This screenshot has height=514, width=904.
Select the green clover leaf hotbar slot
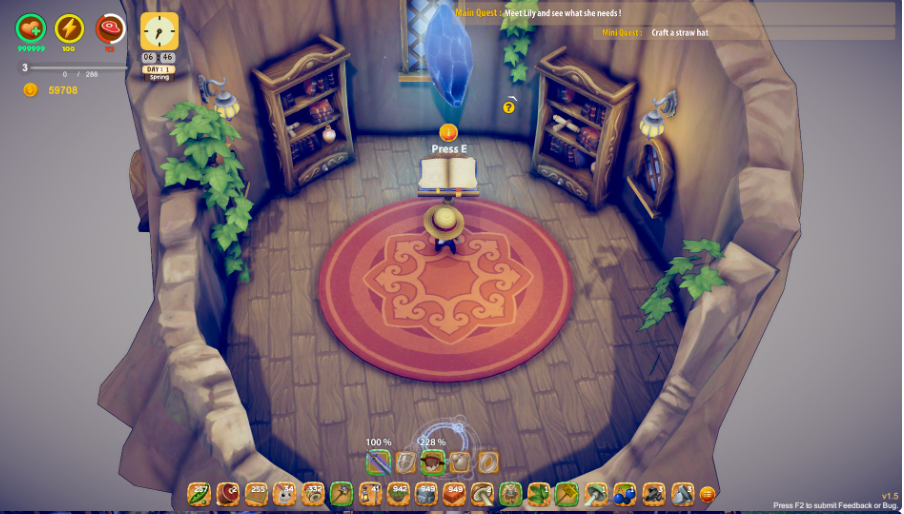tap(540, 494)
